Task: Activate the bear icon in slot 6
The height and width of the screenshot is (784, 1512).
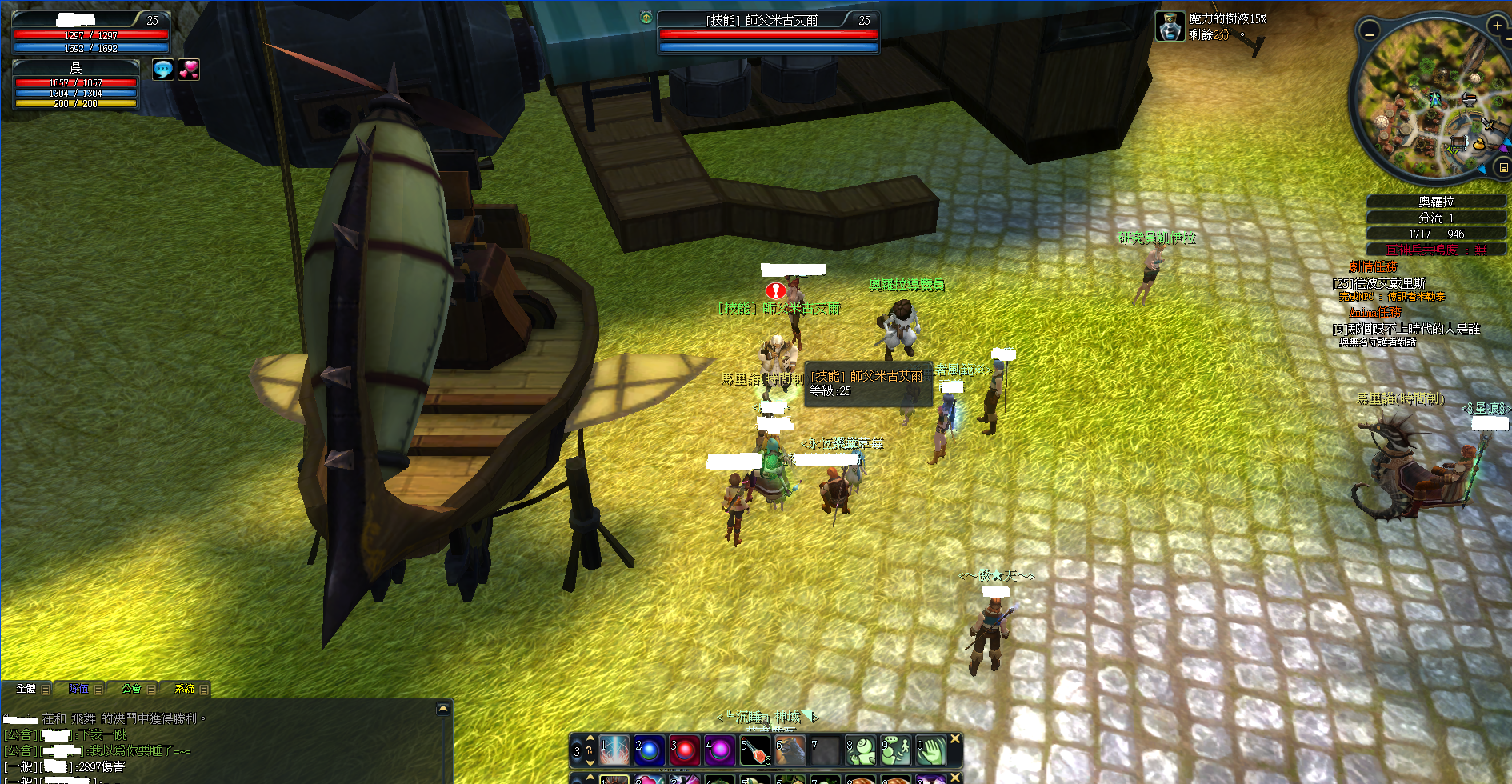Action: click(x=790, y=750)
